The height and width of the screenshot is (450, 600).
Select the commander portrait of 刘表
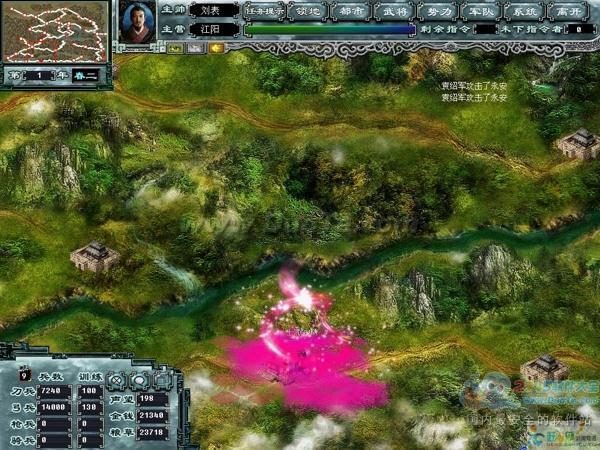136,22
